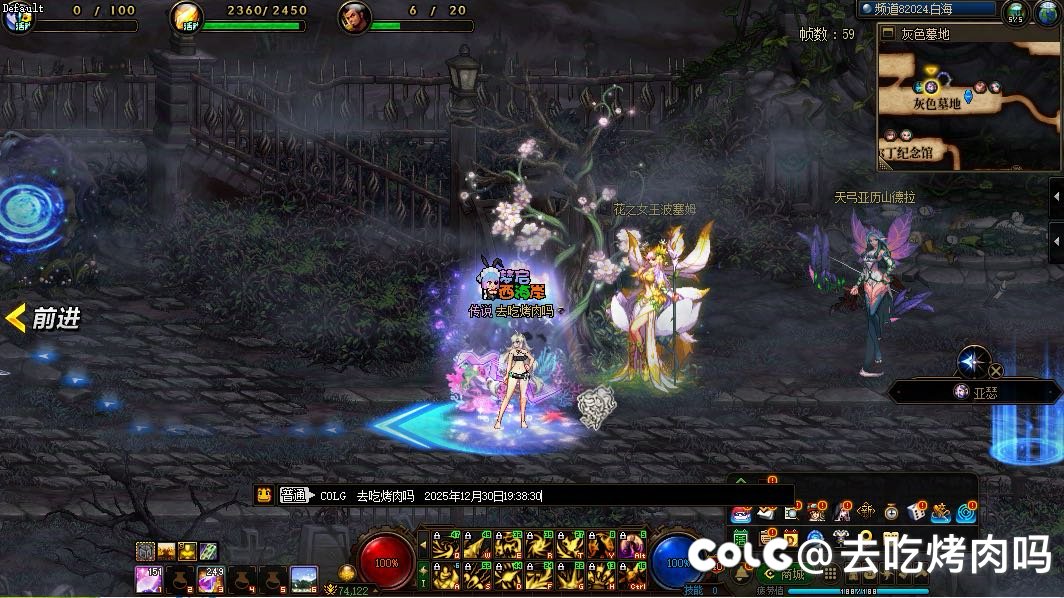
Task: Click the mail envelope icon in the bottom menu
Action: 766,513
